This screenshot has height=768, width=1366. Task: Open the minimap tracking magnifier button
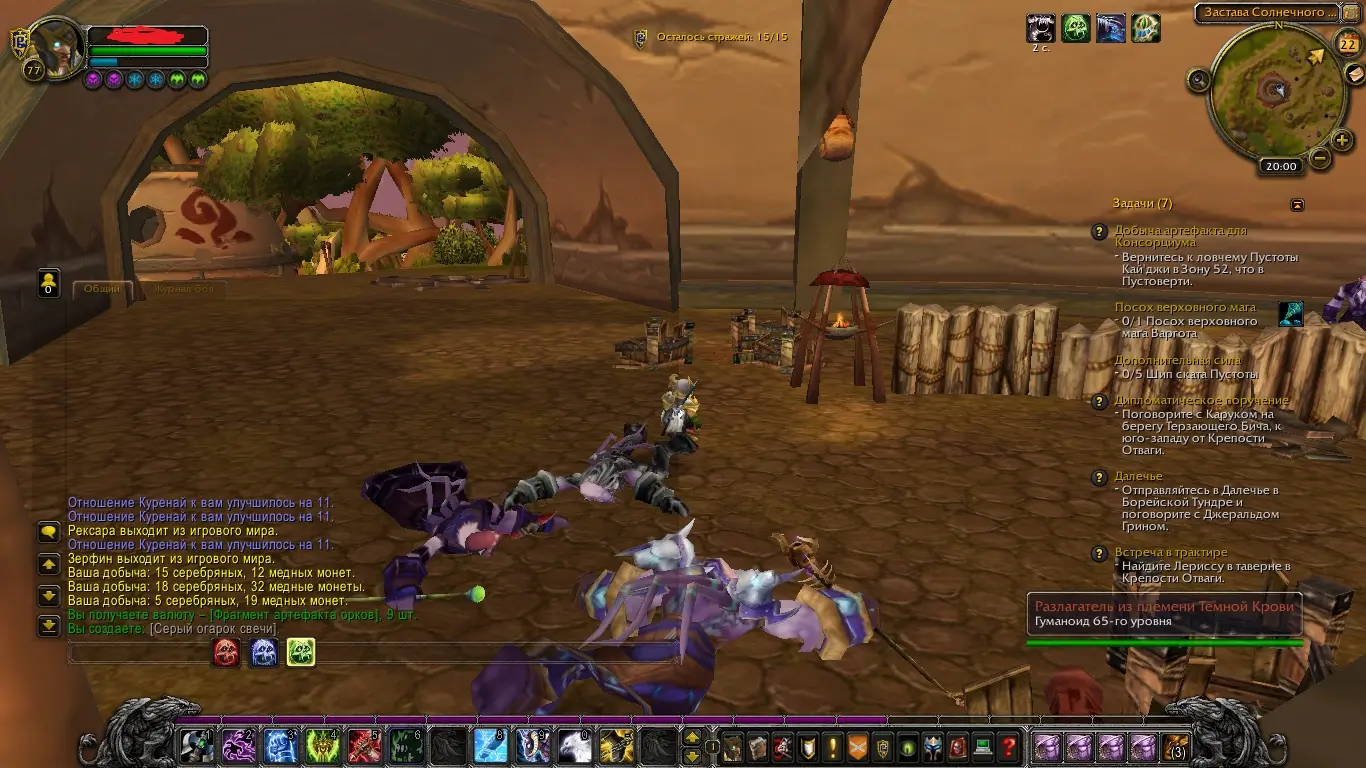click(x=1198, y=80)
